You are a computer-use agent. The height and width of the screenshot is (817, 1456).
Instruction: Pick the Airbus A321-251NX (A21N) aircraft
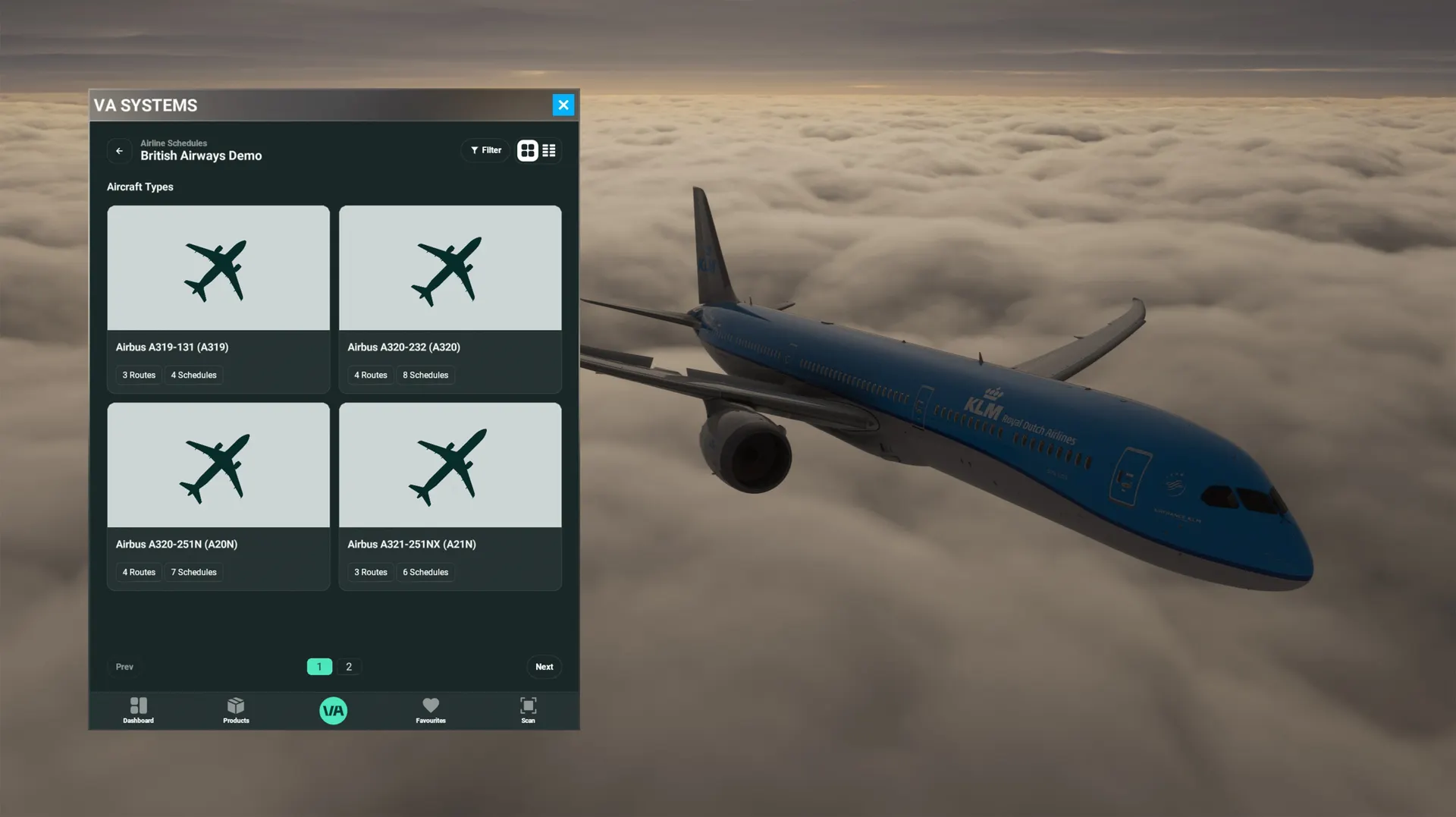pos(450,495)
